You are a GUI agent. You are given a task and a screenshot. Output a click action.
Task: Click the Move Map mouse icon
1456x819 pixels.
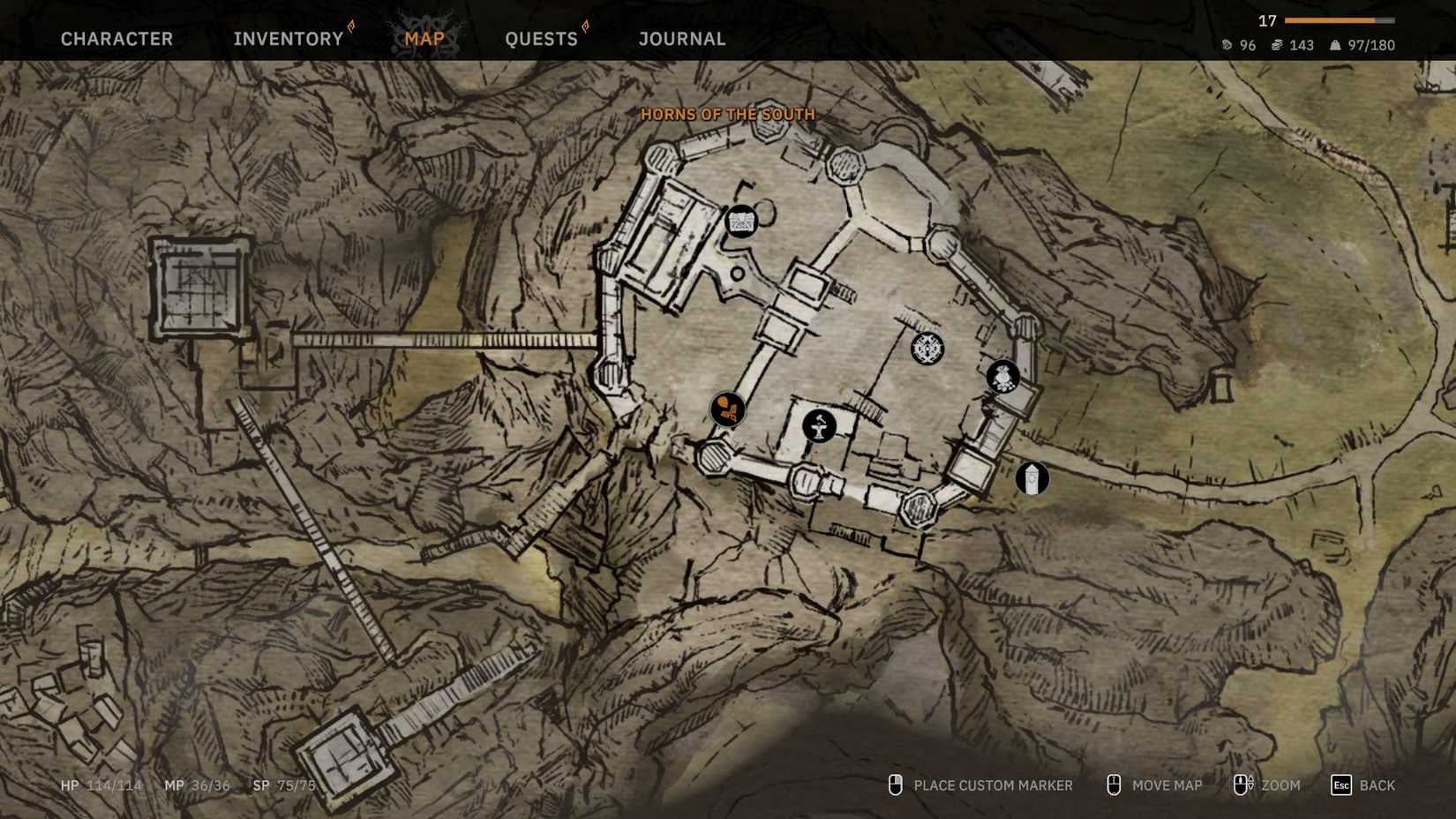[x=1113, y=785]
